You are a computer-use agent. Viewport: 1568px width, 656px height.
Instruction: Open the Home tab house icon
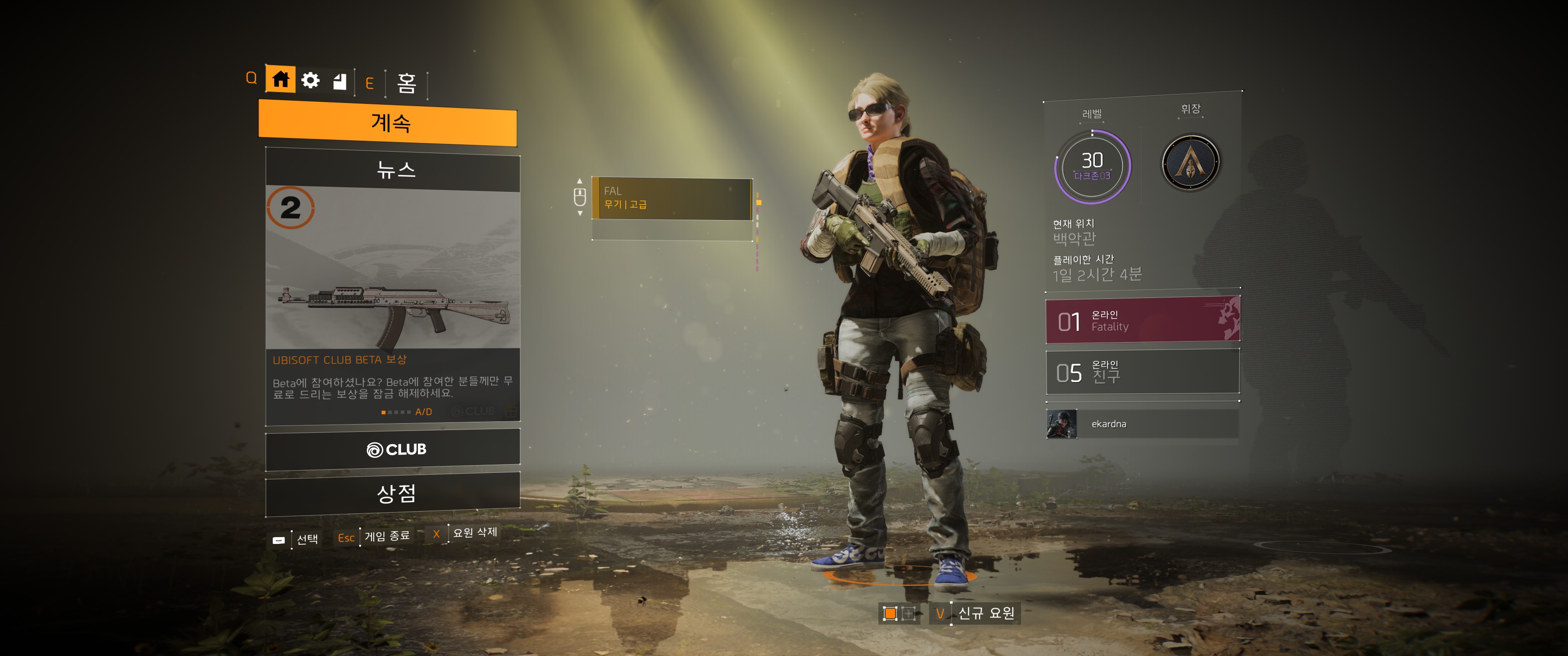click(x=281, y=80)
